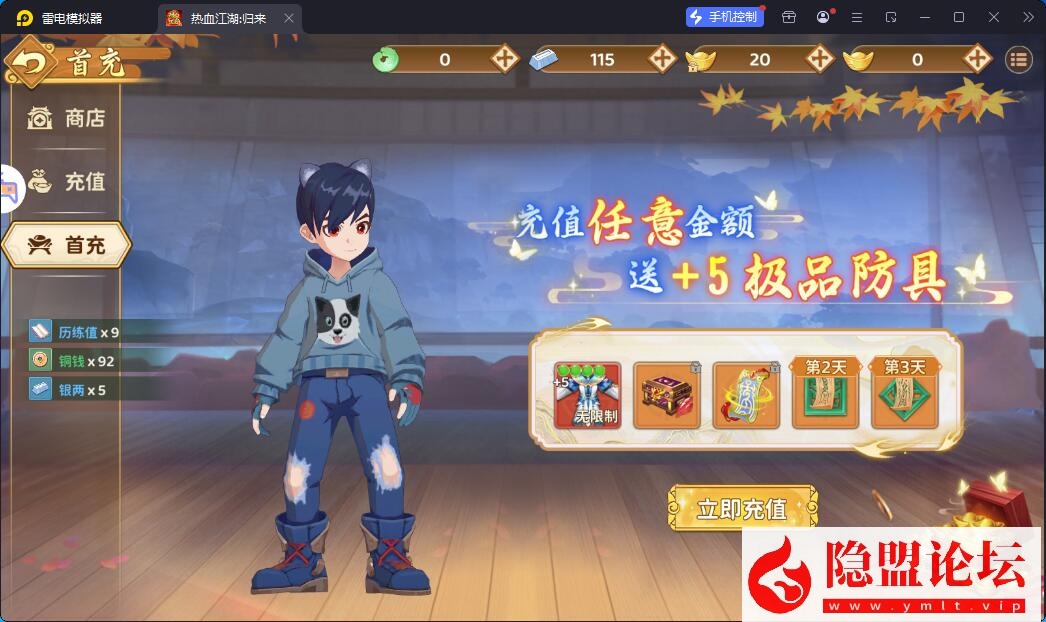Inspect the +5 无限制 armor reward
The image size is (1046, 622).
pyautogui.click(x=587, y=395)
